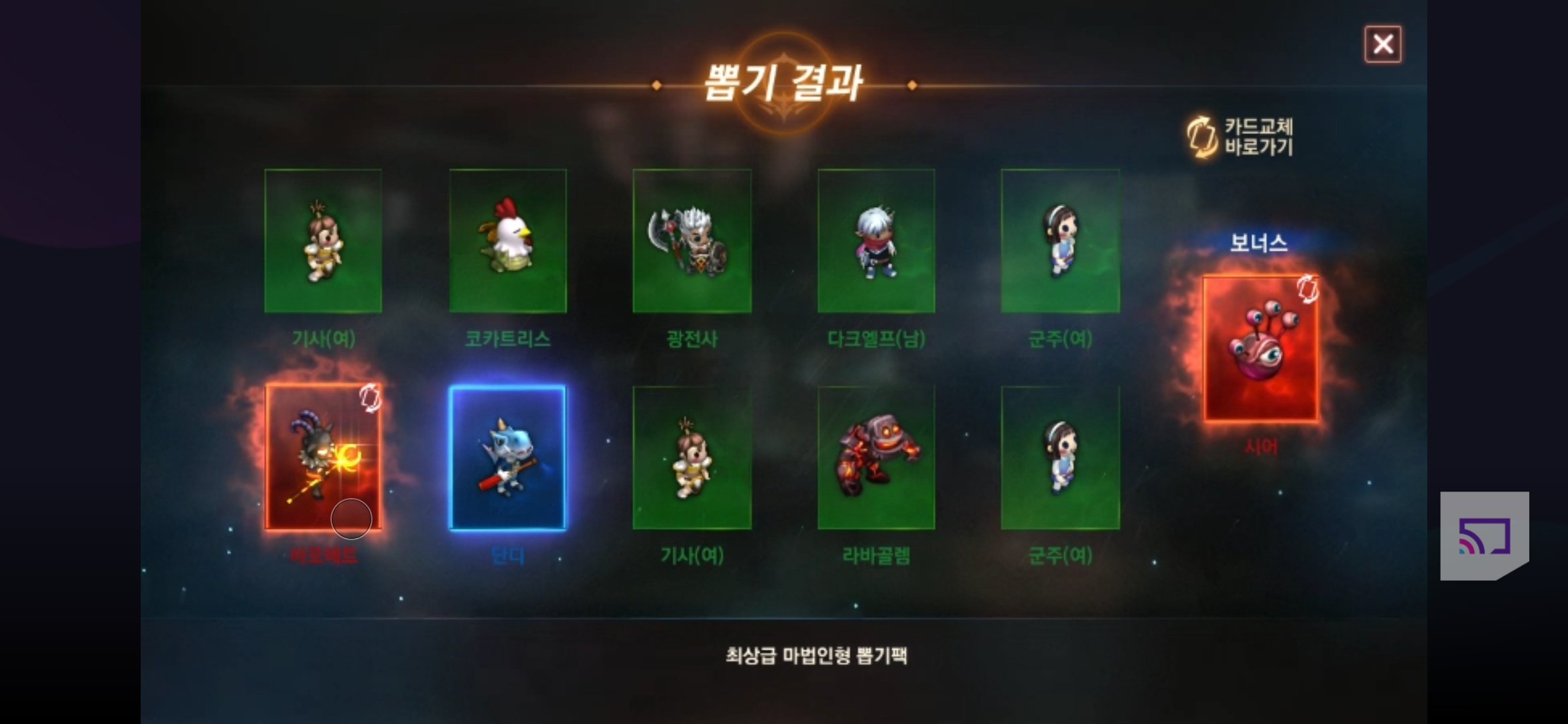This screenshot has height=724, width=1568.
Task: Click the card swap icon on the Baphomet card
Action: click(x=369, y=398)
